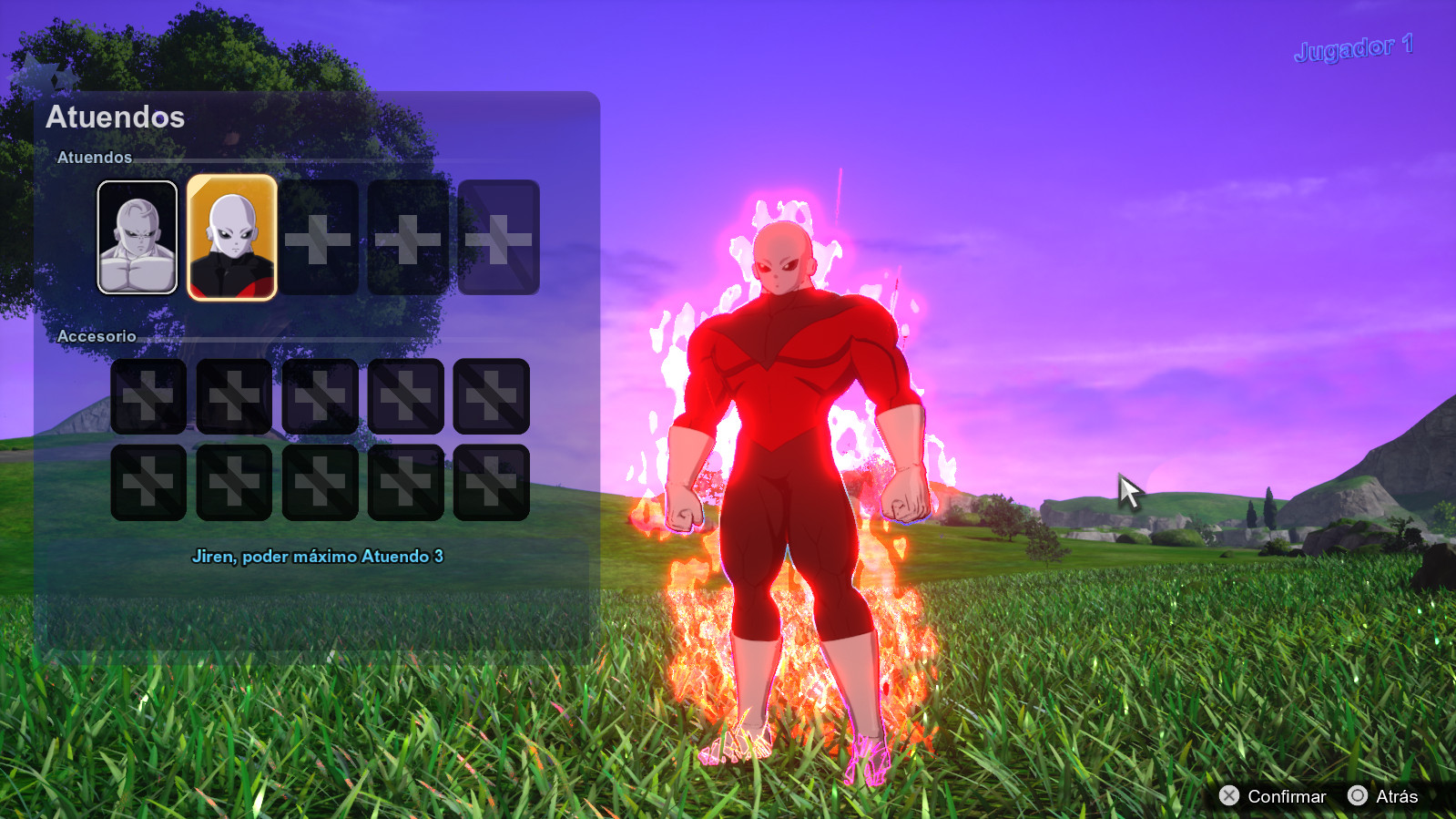Viewport: 1456px width, 819px height.
Task: Click the second accessory slot in bottom row
Action: 234,480
